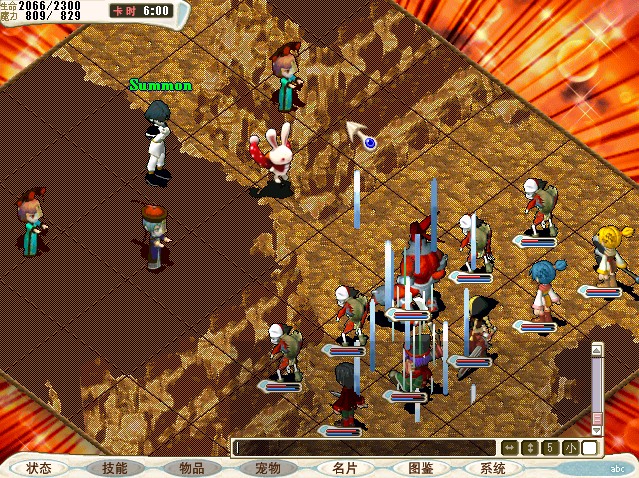Image resolution: width=639 pixels, height=478 pixels.
Task: Open the 物品 (Items) menu
Action: 192,468
